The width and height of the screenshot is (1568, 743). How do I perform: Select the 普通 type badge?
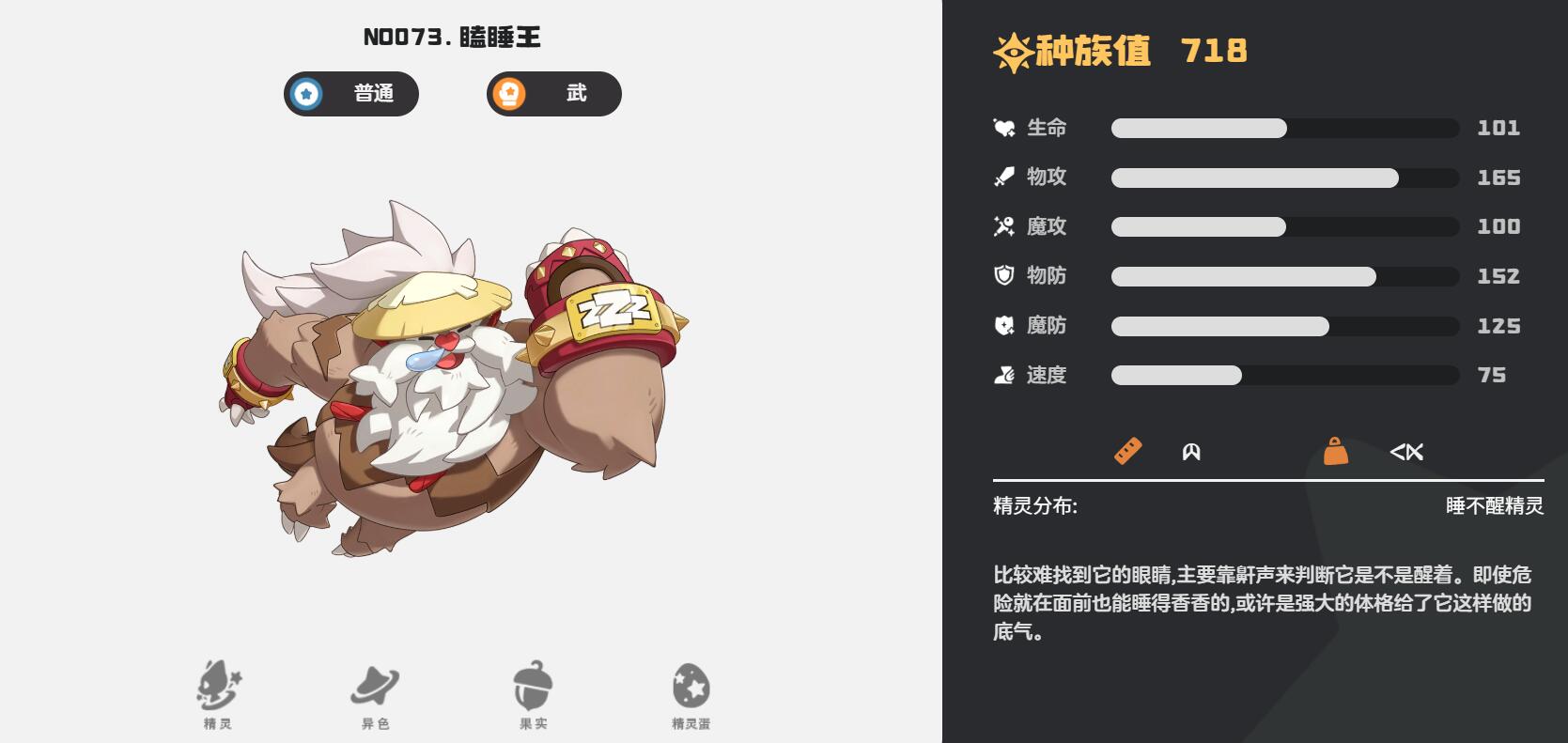click(x=350, y=94)
